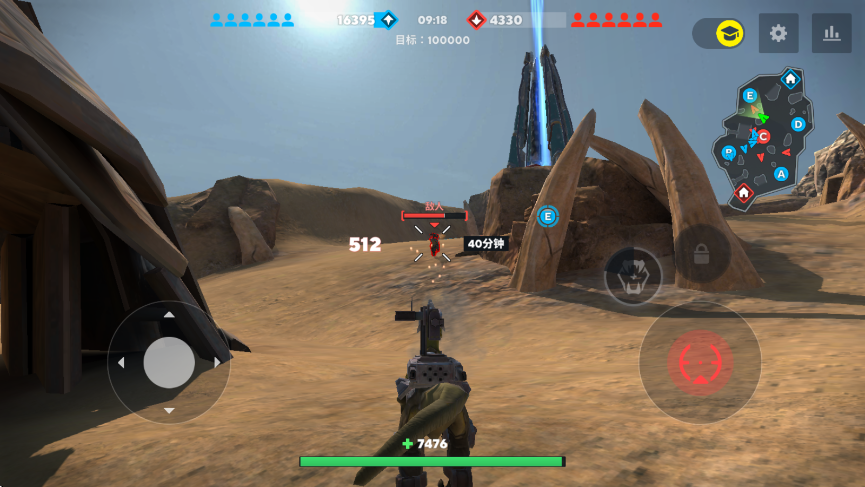Viewport: 865px width, 487px height.
Task: Tap the locked padlock ability slot
Action: 701,254
